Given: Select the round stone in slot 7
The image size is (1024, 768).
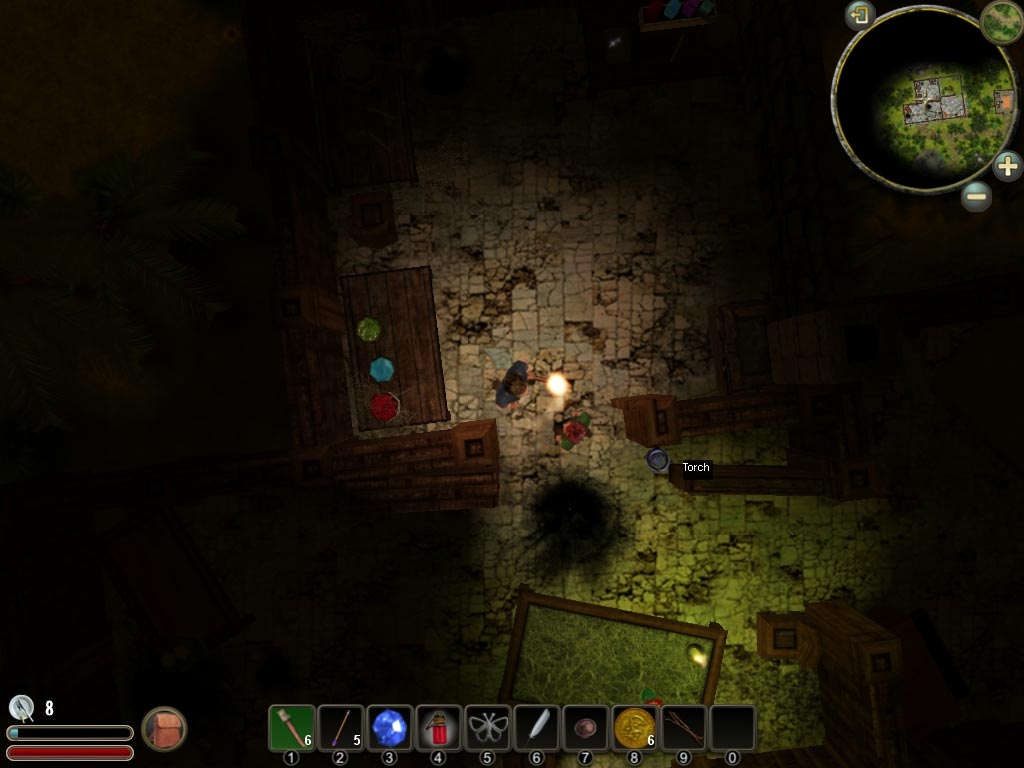Looking at the screenshot, I should tap(585, 727).
